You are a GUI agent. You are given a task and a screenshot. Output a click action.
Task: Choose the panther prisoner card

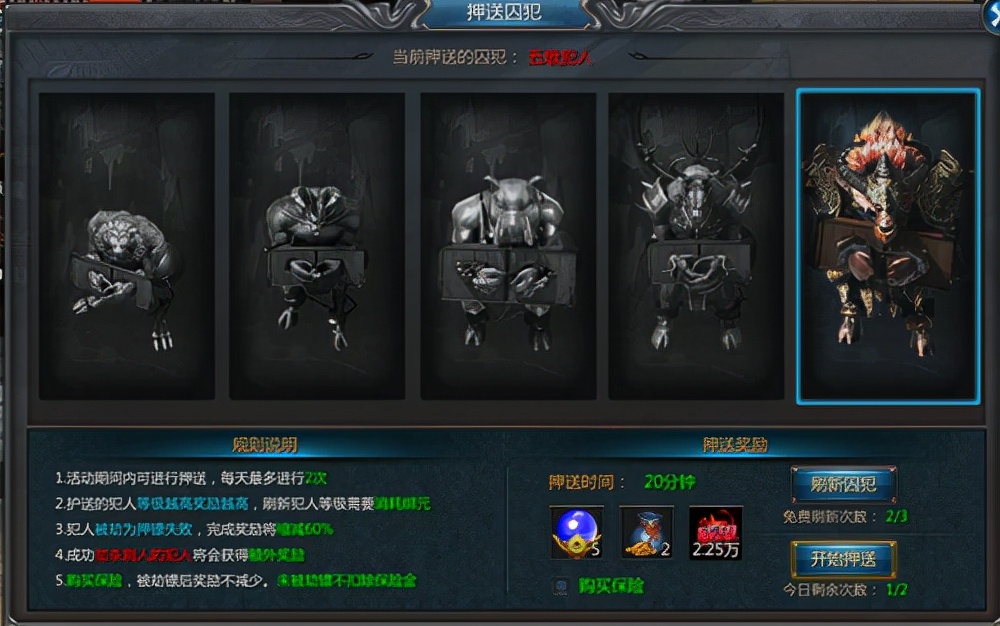(317, 246)
